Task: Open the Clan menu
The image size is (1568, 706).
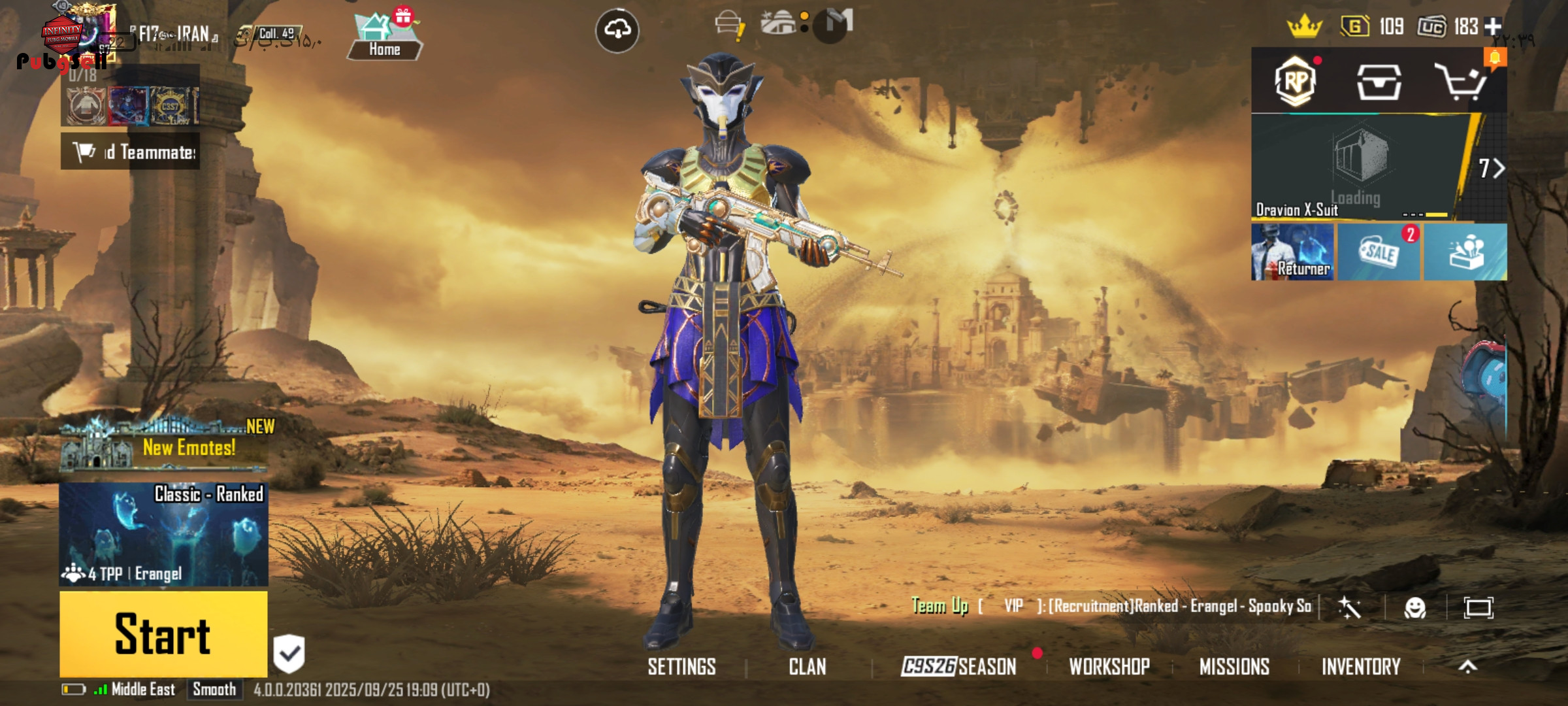Action: coord(808,667)
